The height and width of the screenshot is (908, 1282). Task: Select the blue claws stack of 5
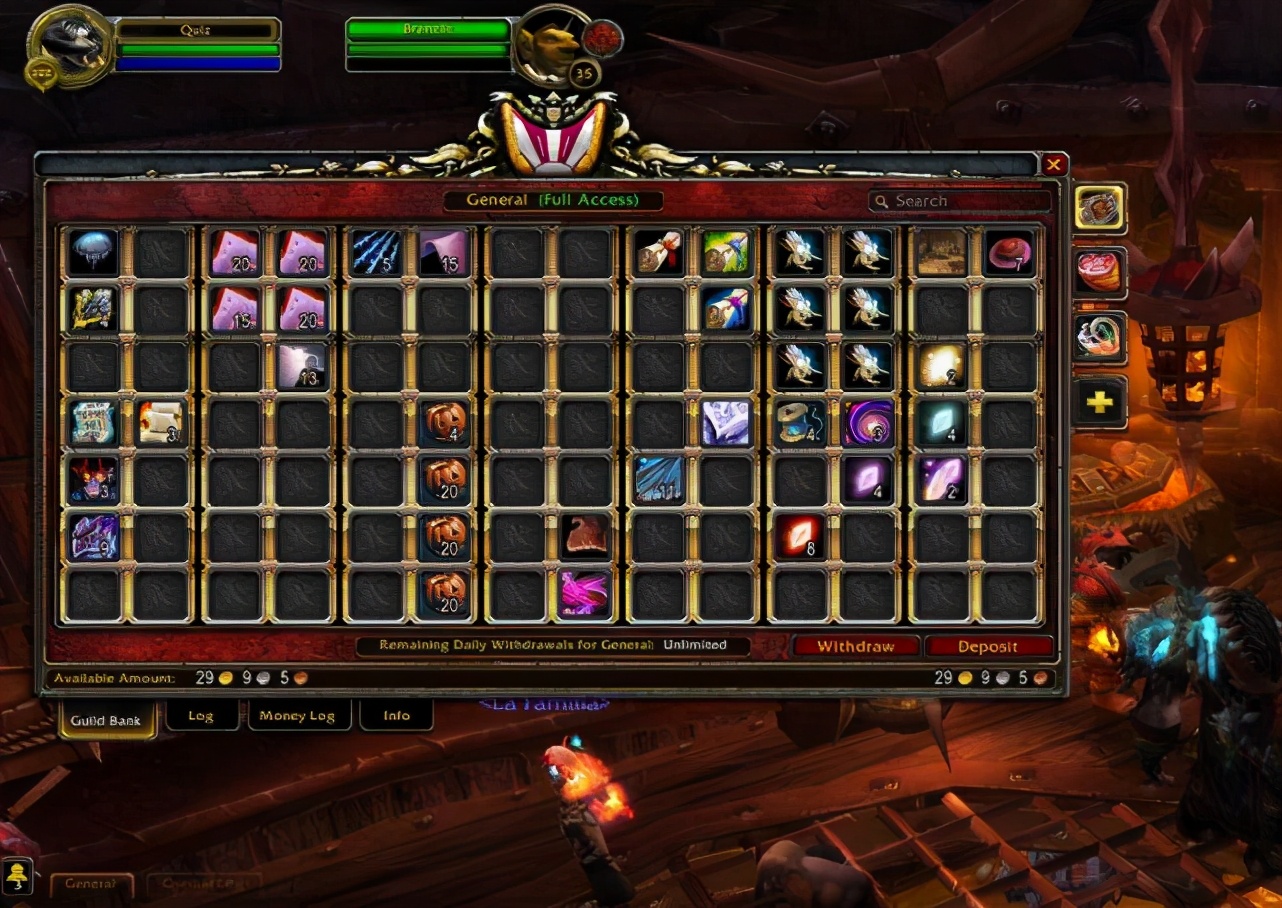(376, 253)
